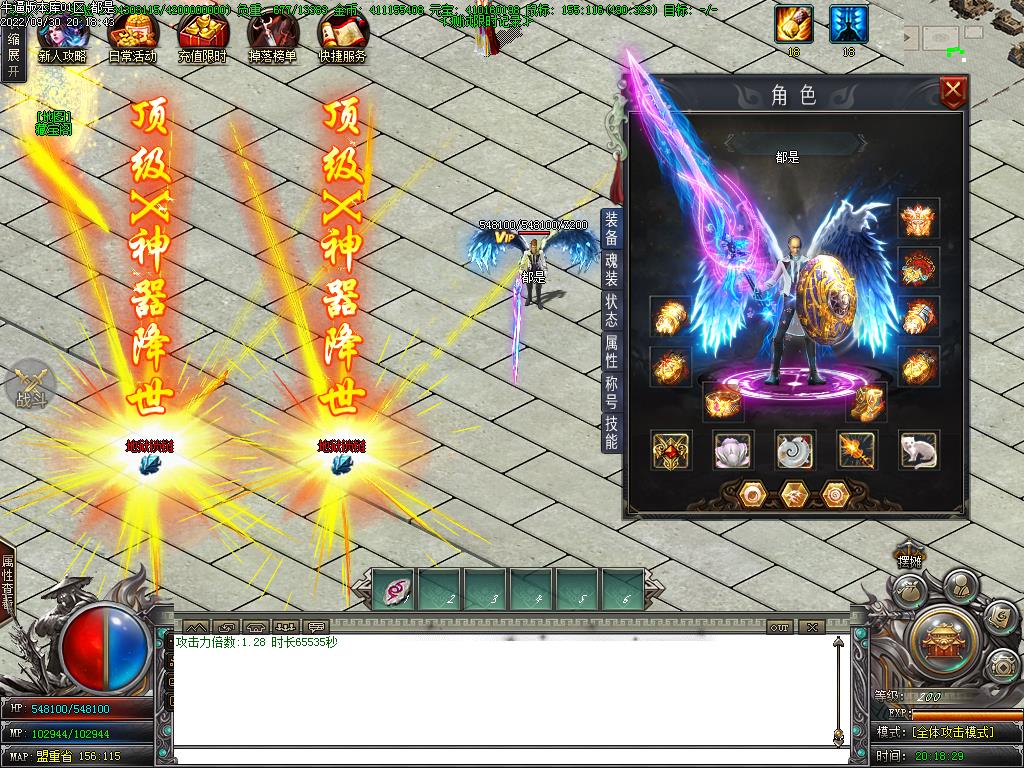Open the bag from the sack icon
1024x768 pixels.
(x=909, y=592)
